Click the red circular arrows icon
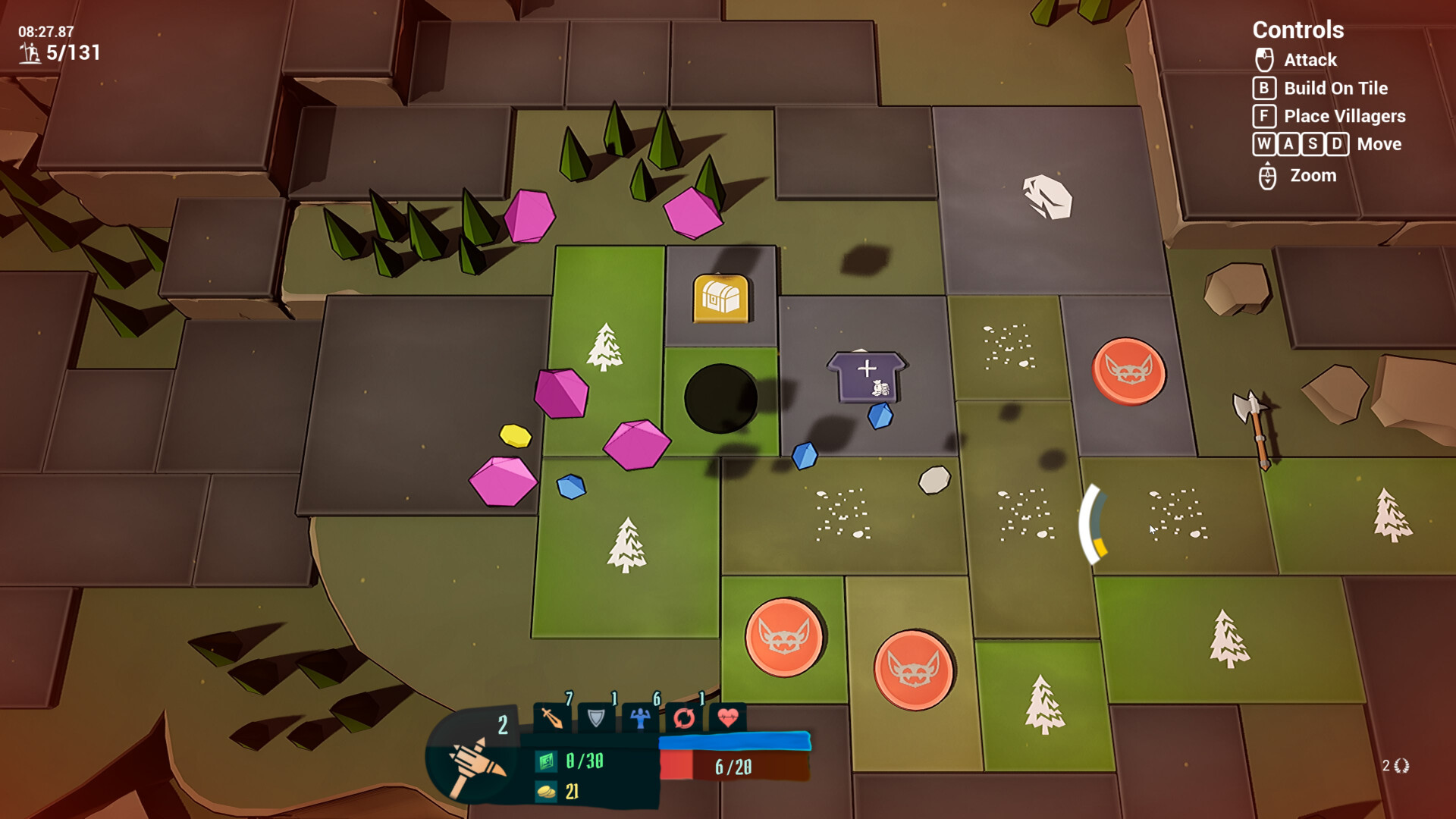This screenshot has width=1456, height=819. (684, 717)
